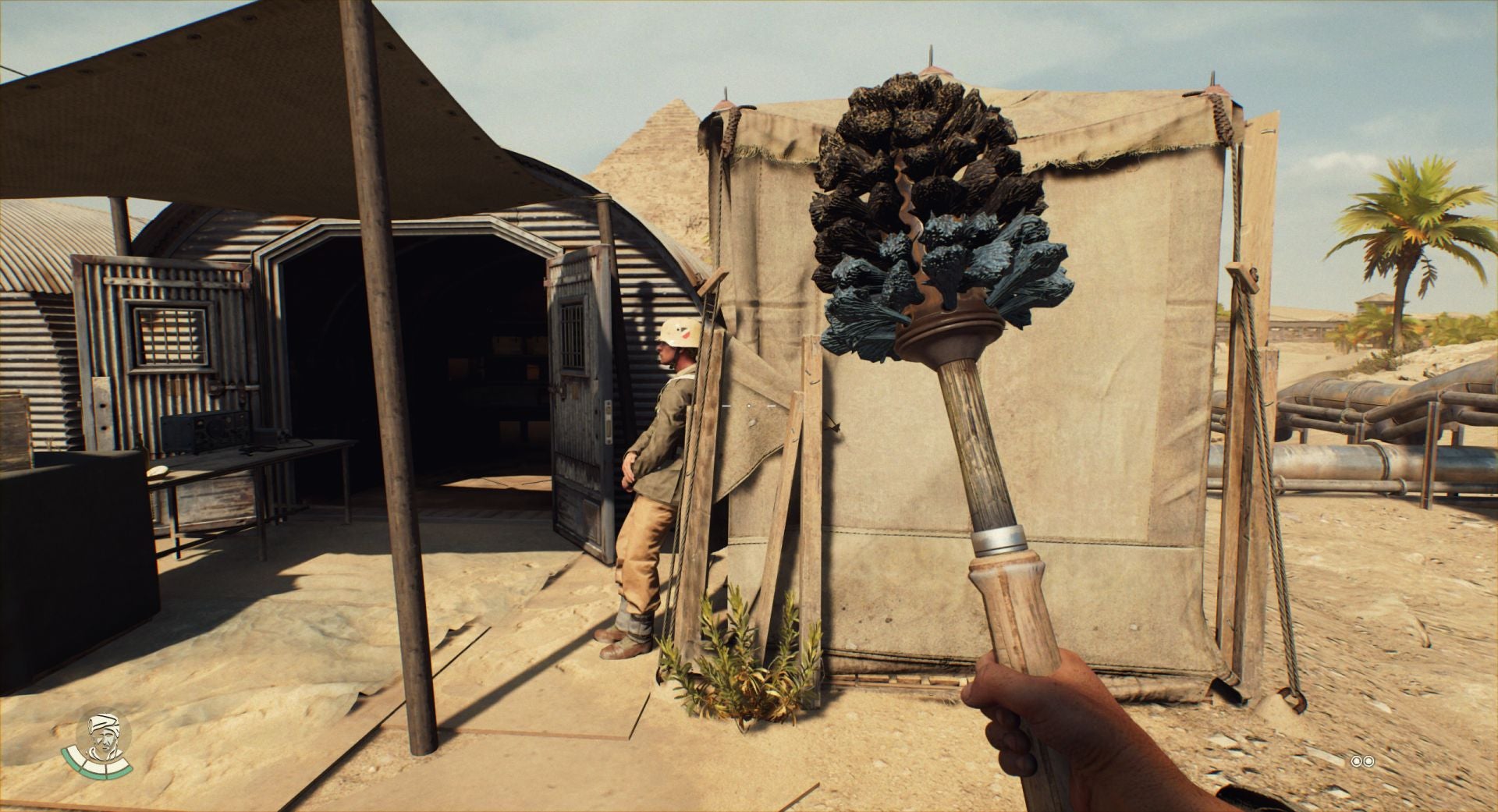Click the crosshair dot at screen center
Screen dimensions: 1498x812
tap(749, 406)
